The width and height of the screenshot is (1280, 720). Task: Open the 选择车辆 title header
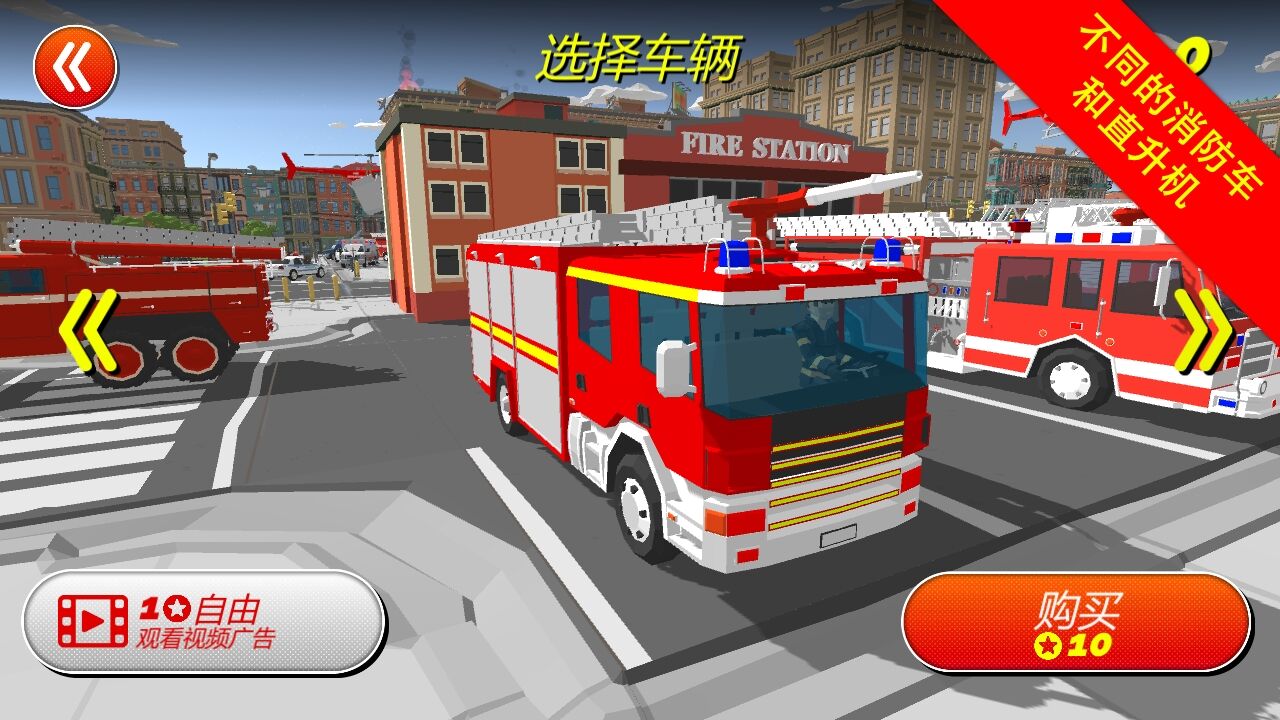(641, 53)
